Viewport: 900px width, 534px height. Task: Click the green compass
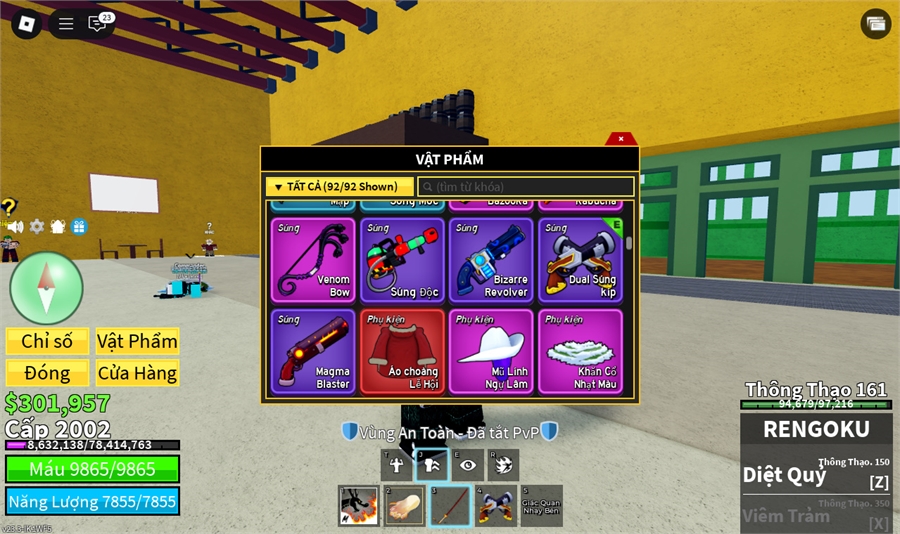coord(46,288)
